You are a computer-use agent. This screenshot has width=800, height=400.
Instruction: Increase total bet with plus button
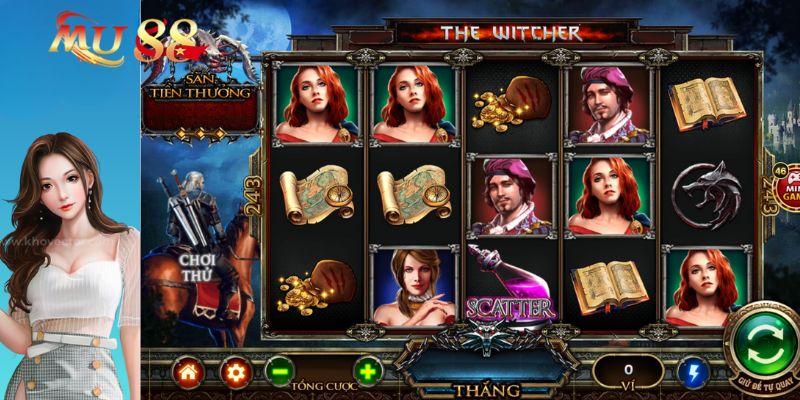point(367,372)
